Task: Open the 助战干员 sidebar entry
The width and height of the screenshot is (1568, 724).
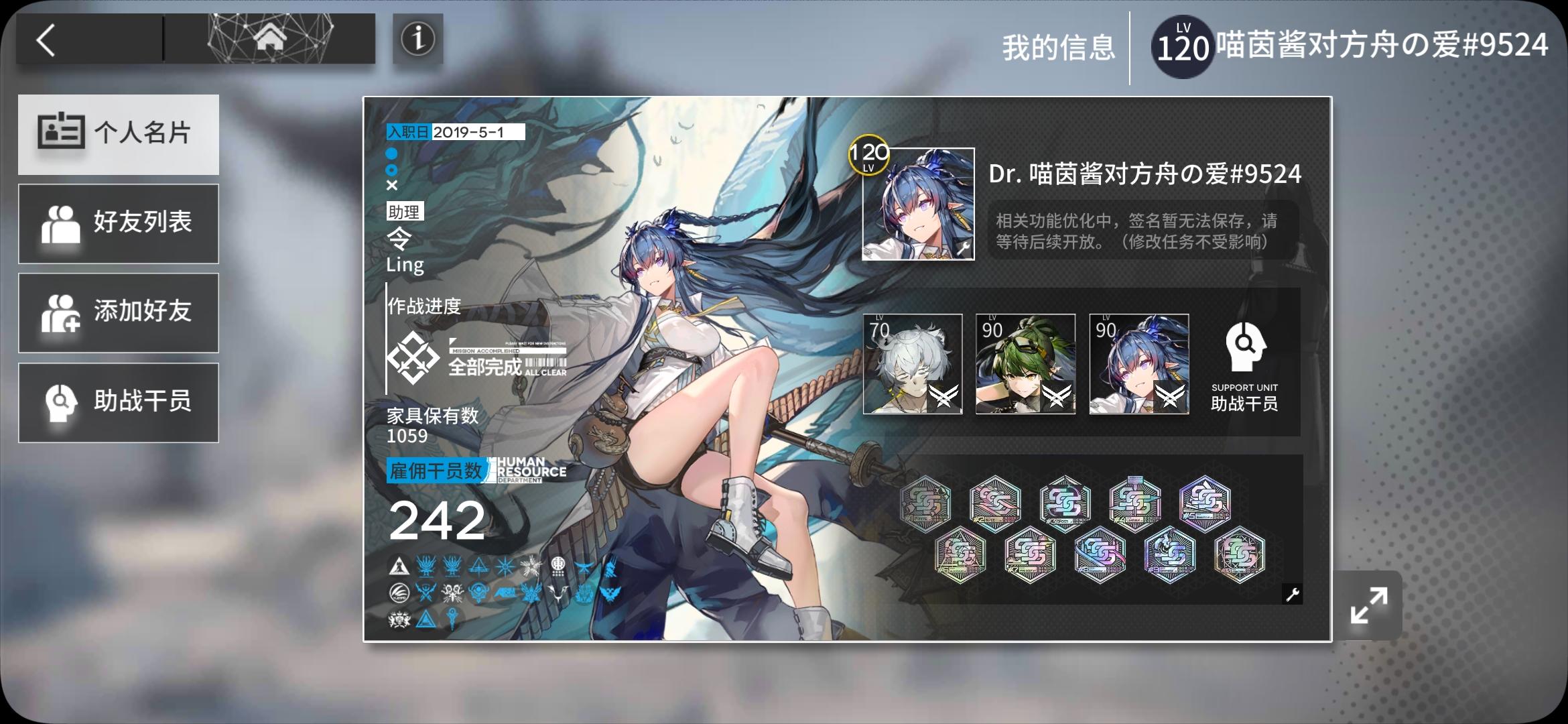Action: pos(119,402)
